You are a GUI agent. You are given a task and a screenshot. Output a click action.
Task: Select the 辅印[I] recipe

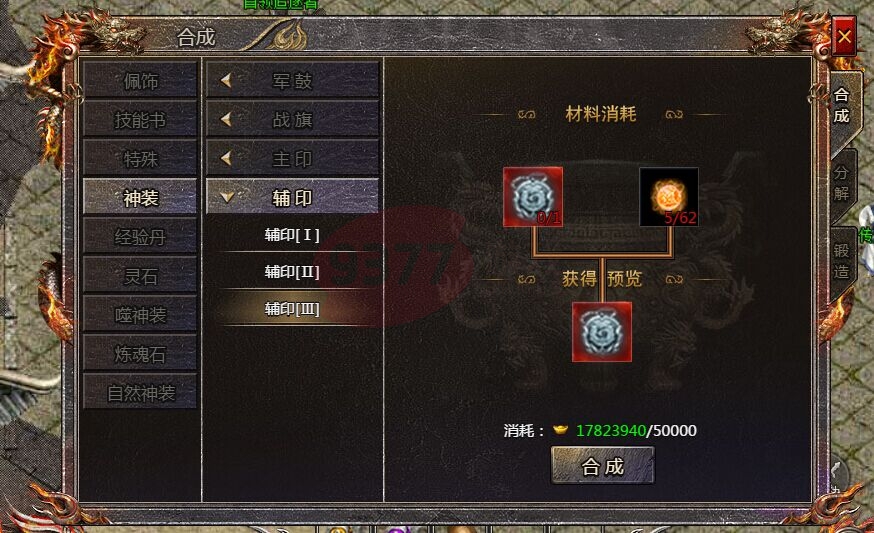click(x=292, y=235)
